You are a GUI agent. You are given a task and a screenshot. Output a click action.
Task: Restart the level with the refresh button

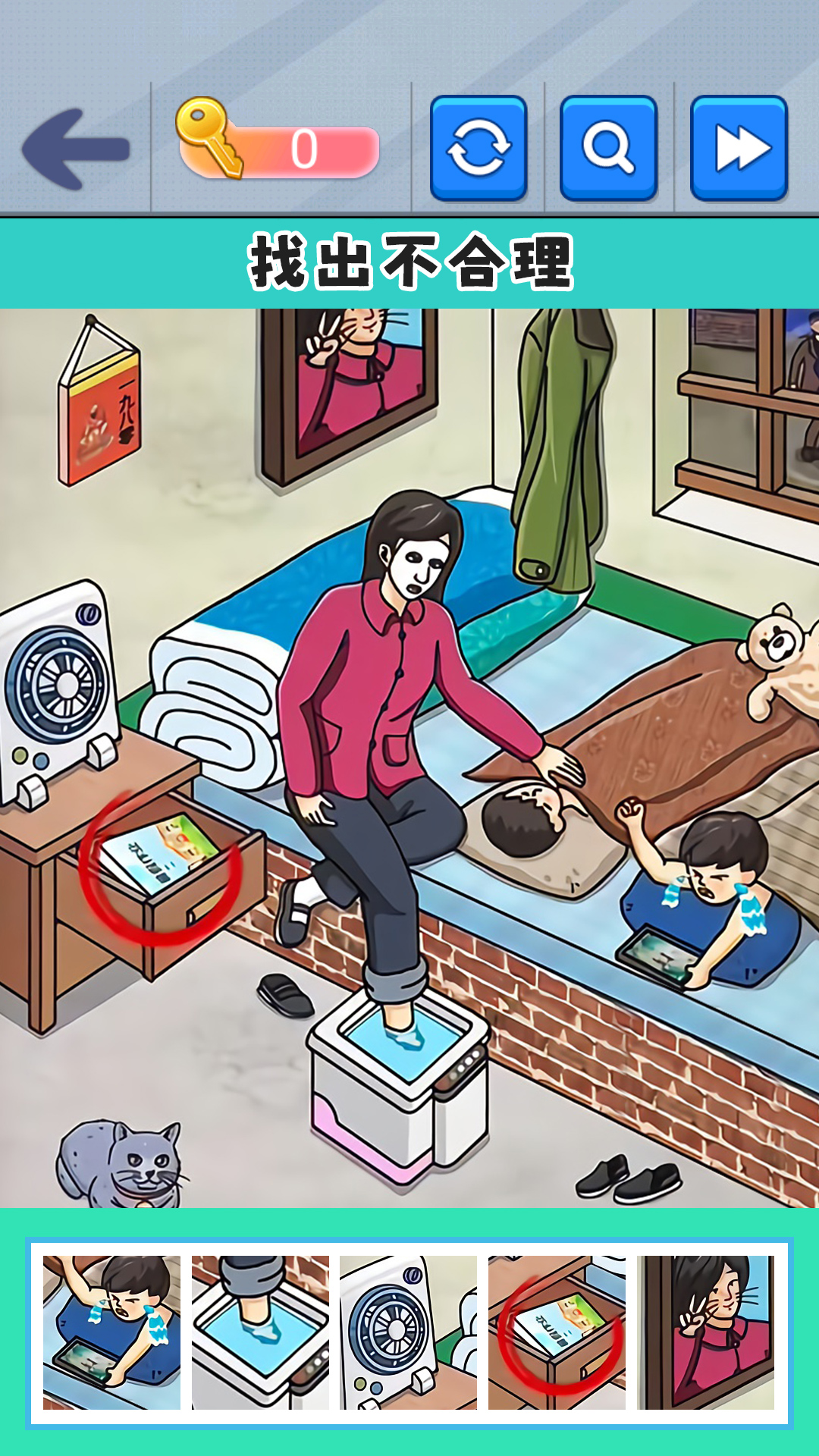click(479, 148)
